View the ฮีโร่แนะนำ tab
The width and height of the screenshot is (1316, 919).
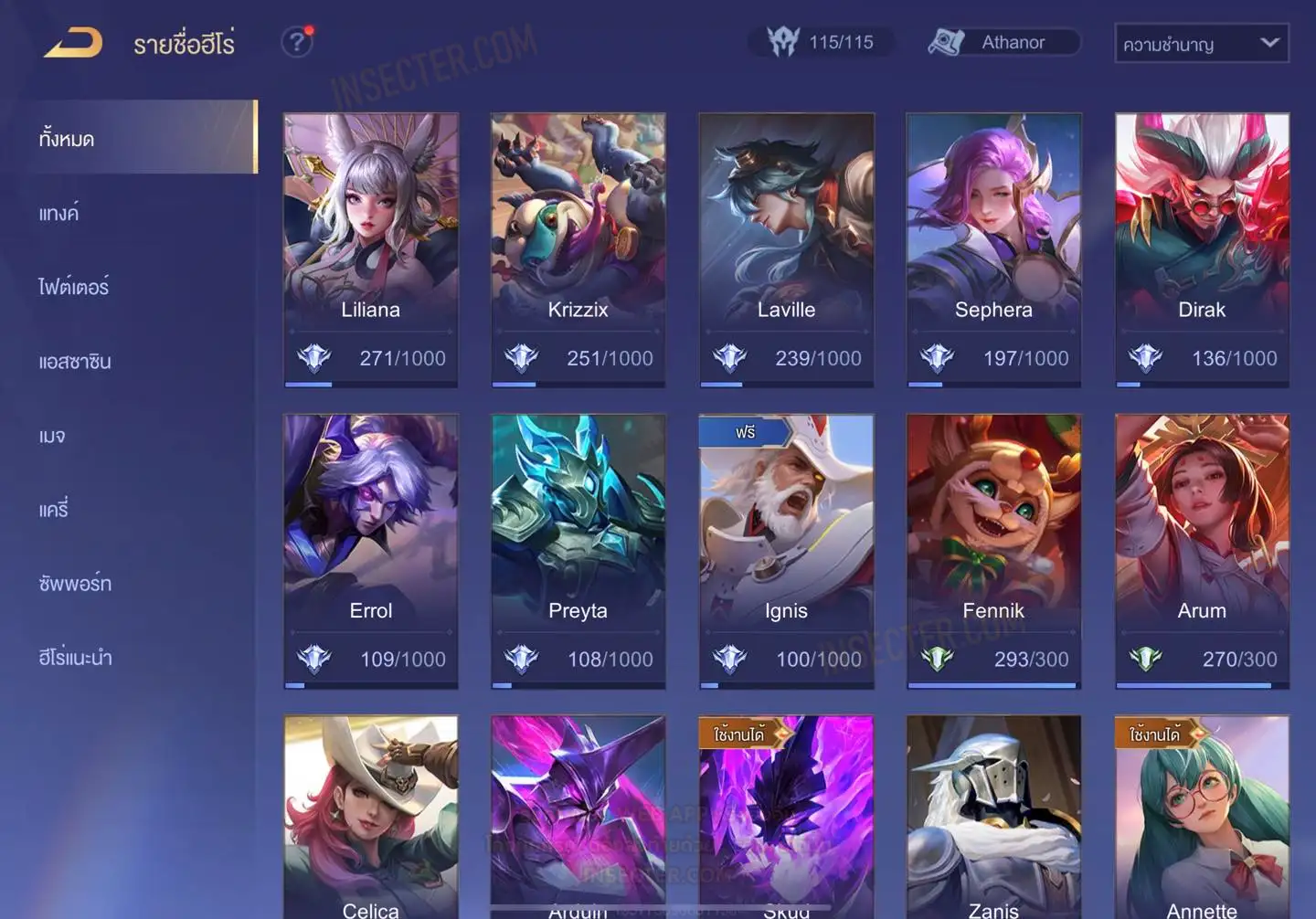click(75, 657)
